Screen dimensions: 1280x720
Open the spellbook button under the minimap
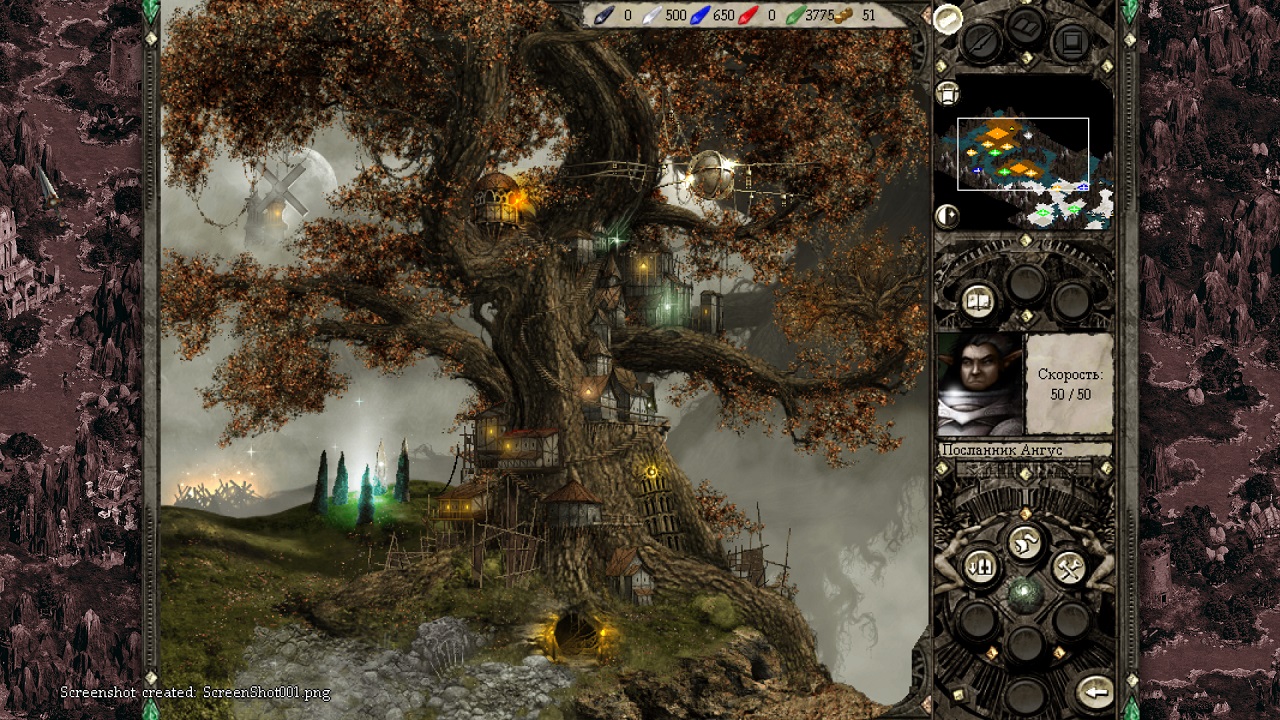(977, 300)
